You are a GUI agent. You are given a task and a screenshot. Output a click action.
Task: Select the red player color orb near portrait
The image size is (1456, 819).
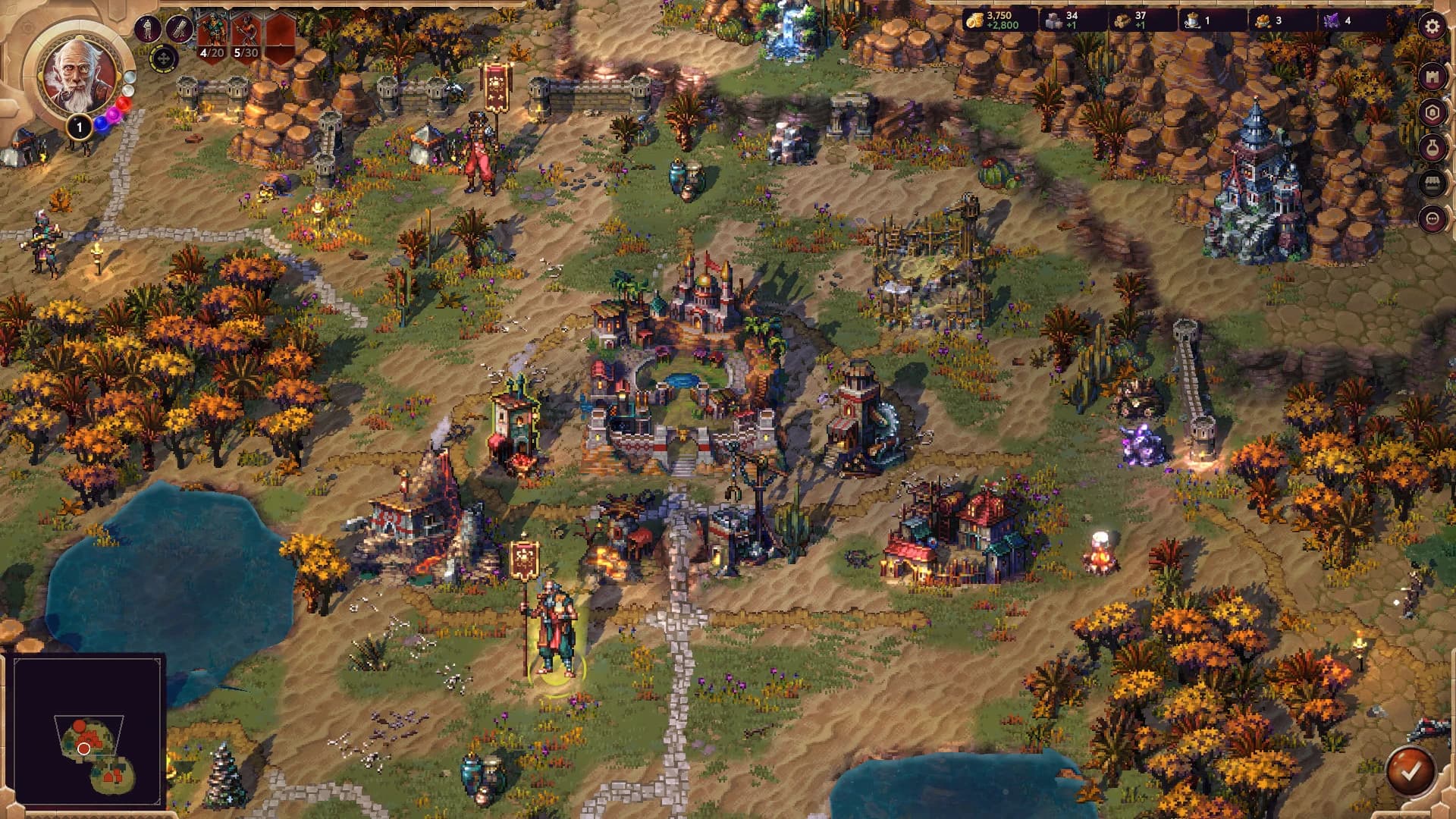pos(124,104)
